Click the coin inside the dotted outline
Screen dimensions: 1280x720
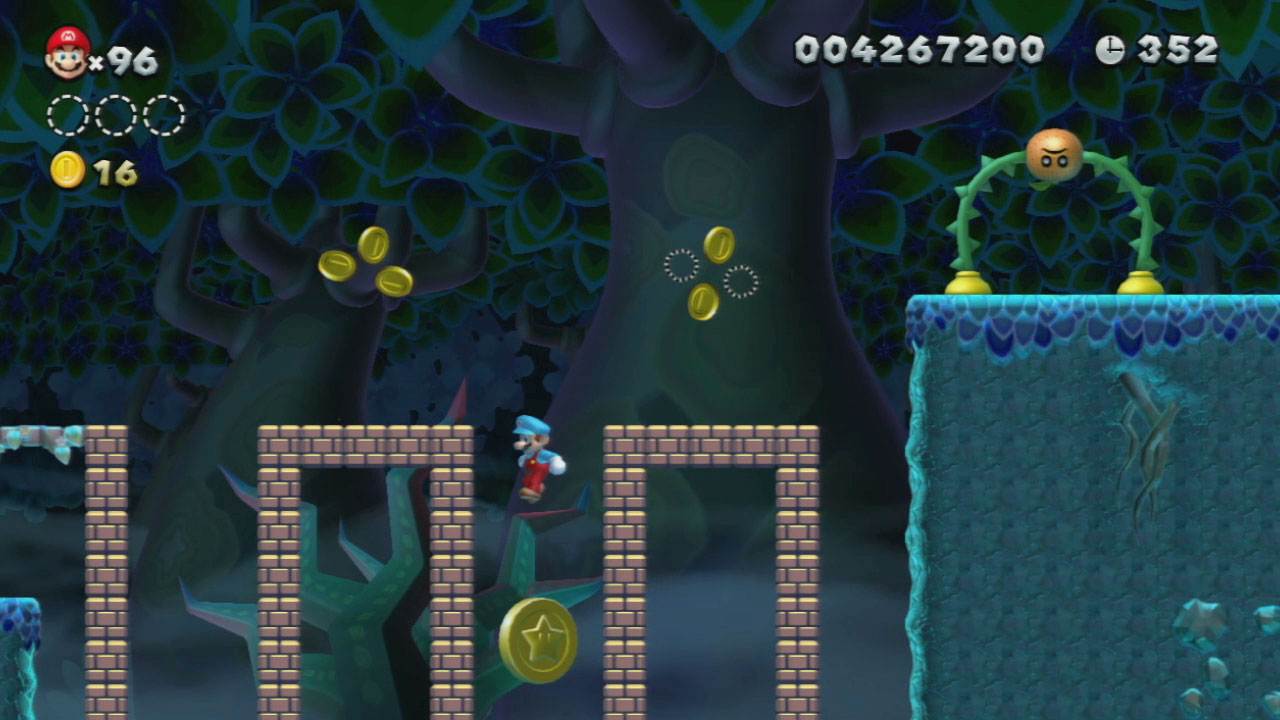703,300
